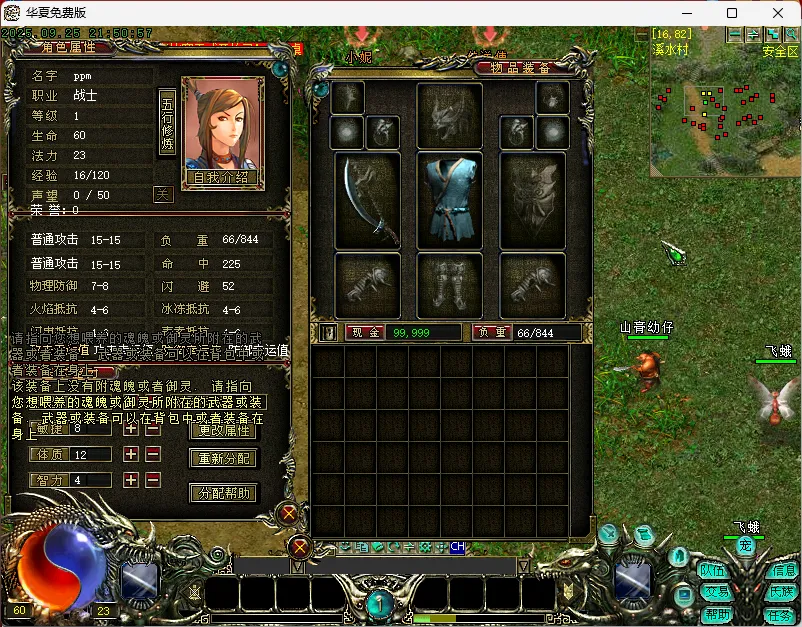This screenshot has height=627, width=802.
Task: Open the 氏族 clan menu
Action: (782, 592)
